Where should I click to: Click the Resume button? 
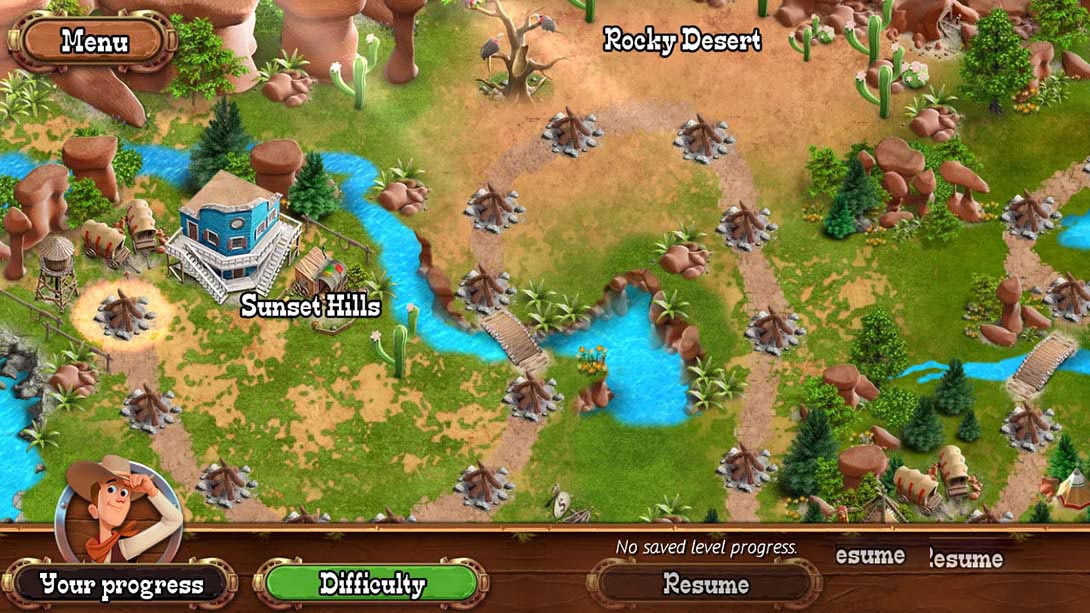click(705, 584)
